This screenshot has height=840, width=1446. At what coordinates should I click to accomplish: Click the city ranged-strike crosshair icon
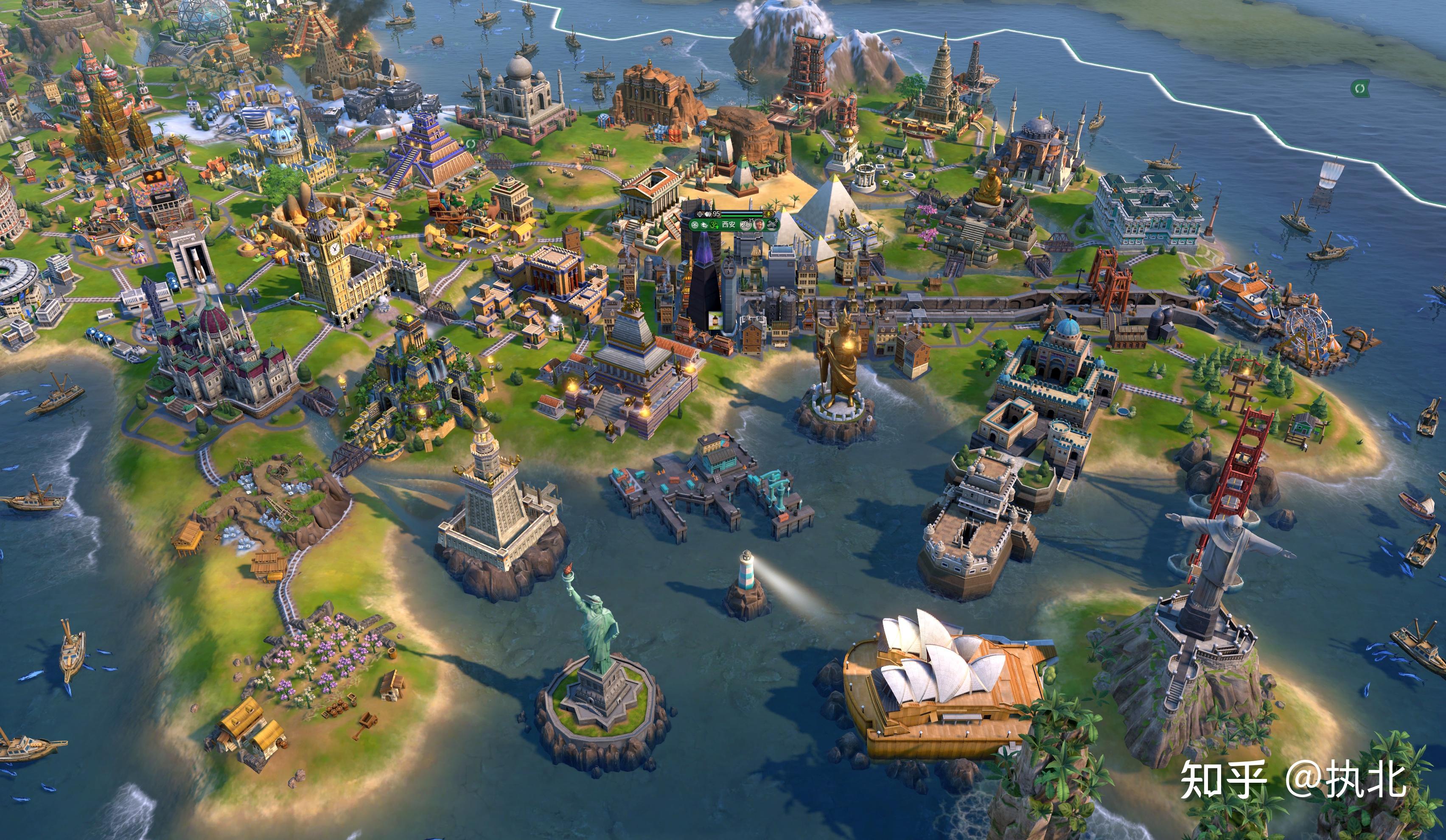click(700, 214)
